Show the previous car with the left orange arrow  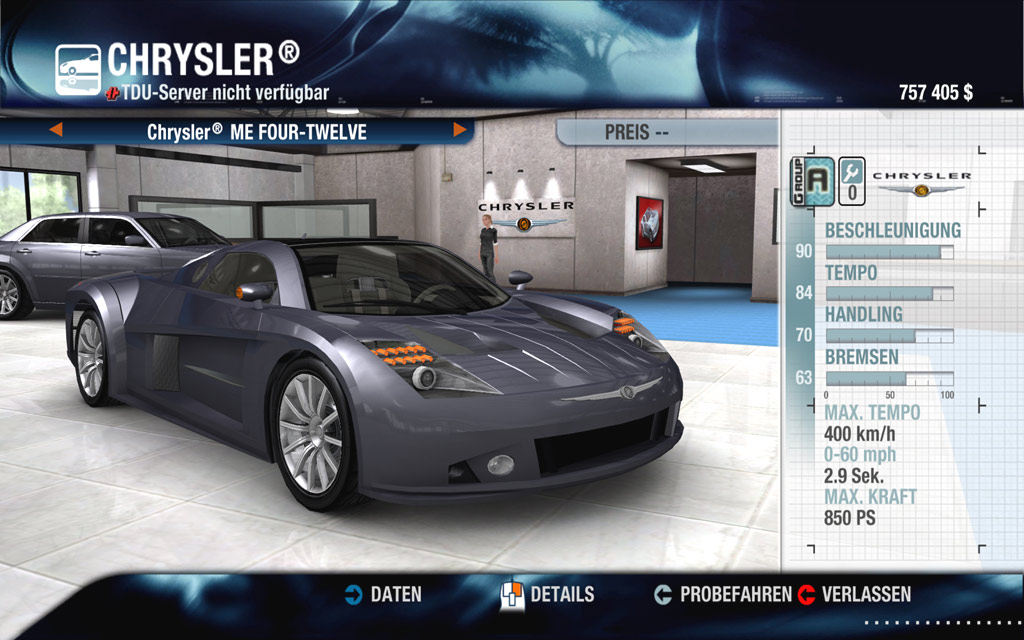pos(56,130)
